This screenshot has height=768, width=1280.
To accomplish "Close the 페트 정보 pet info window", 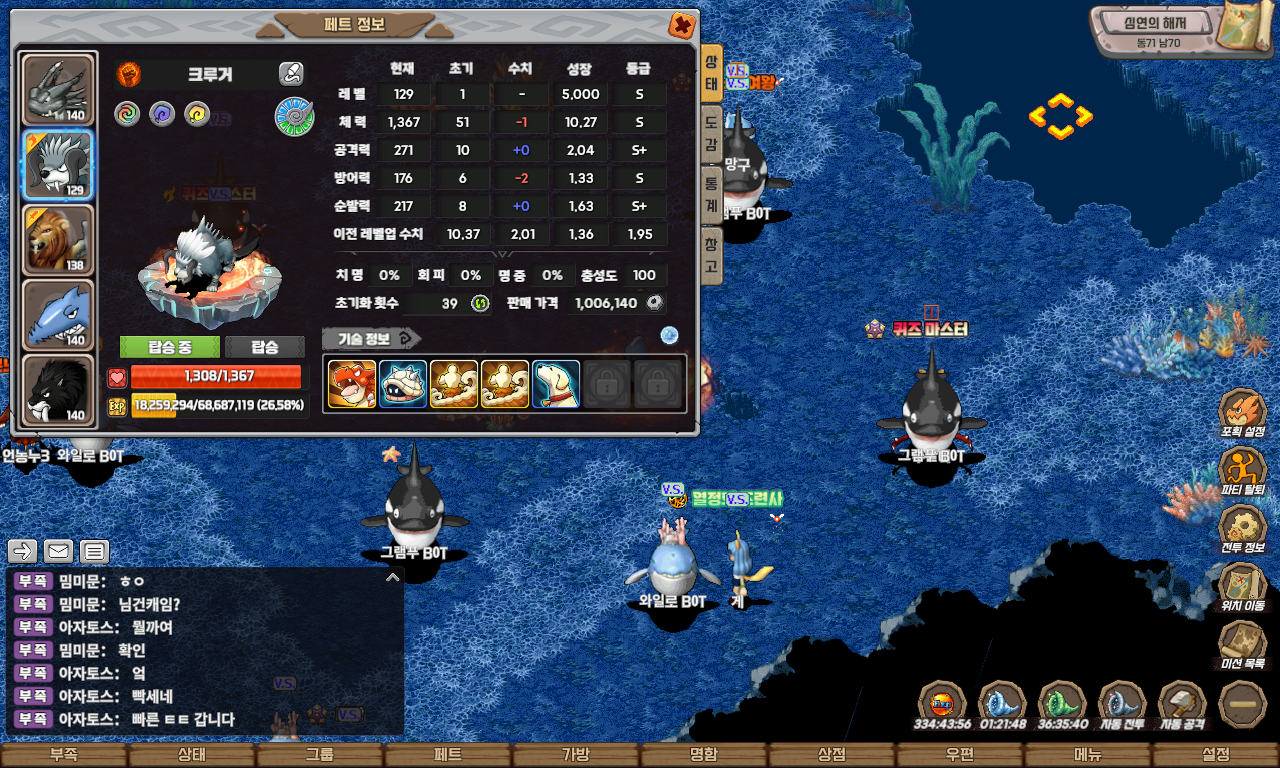I will pos(681,26).
